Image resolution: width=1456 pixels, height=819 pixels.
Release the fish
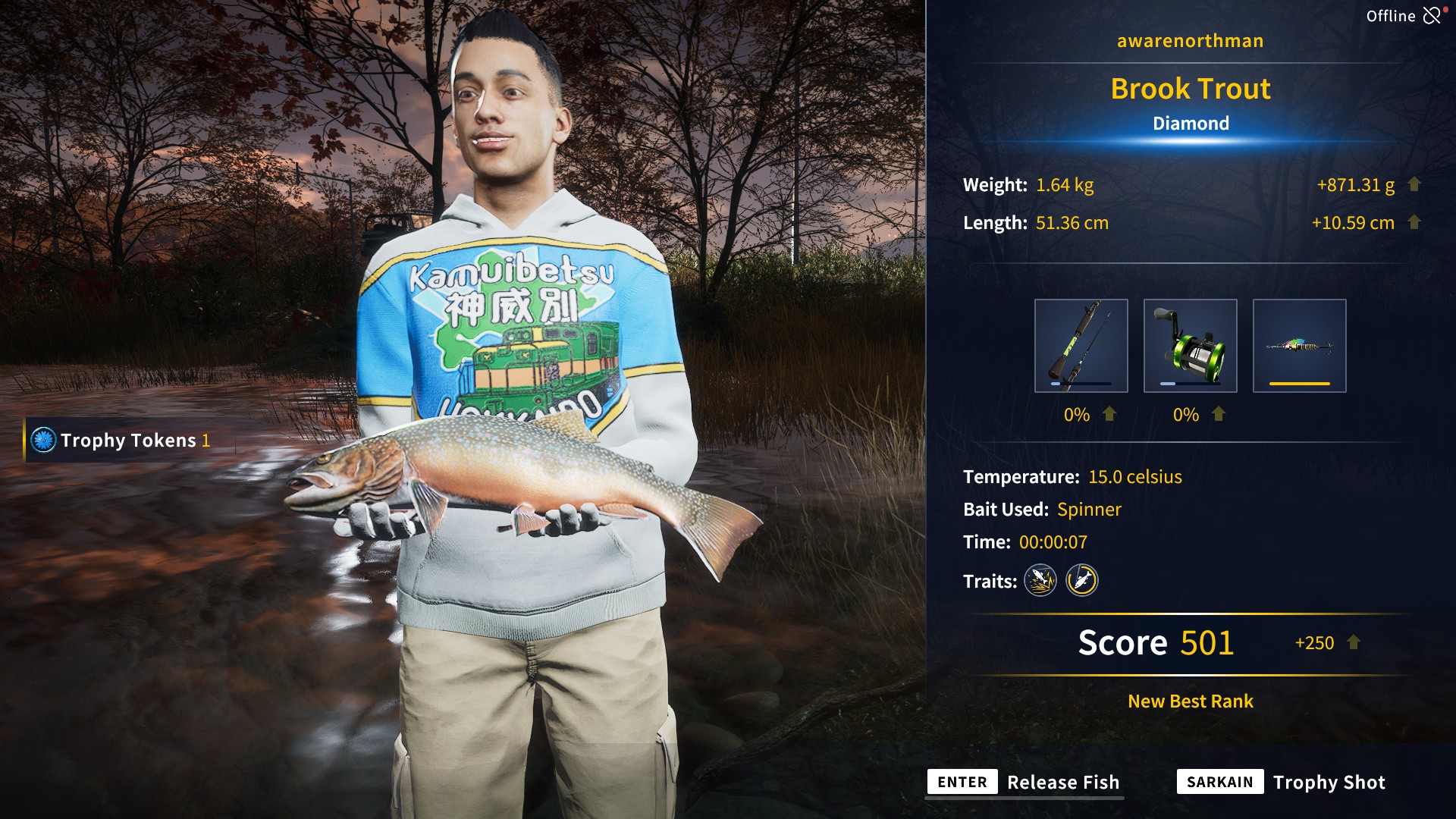(x=1024, y=783)
